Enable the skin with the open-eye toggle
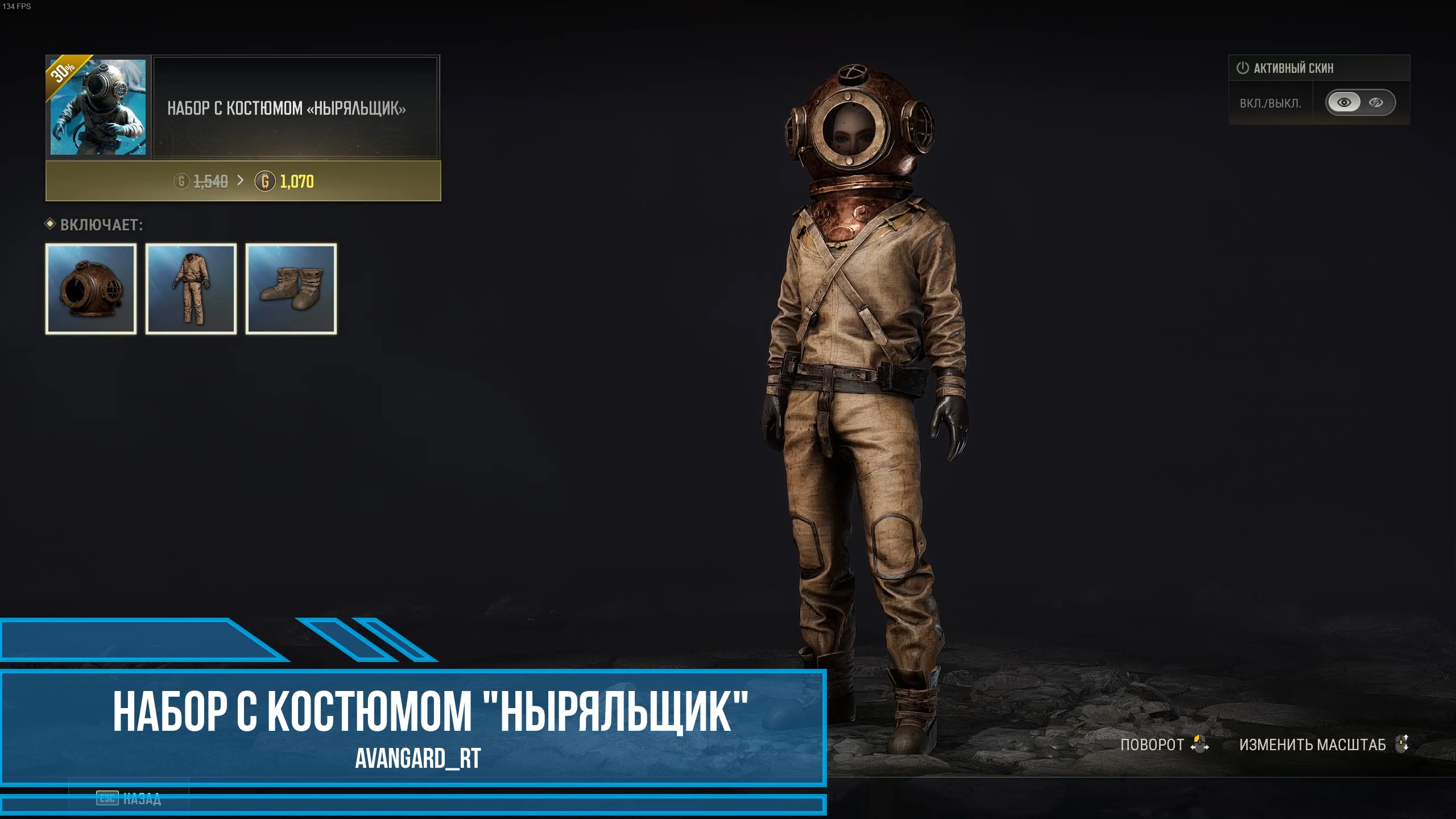This screenshot has width=1456, height=819. [1343, 102]
